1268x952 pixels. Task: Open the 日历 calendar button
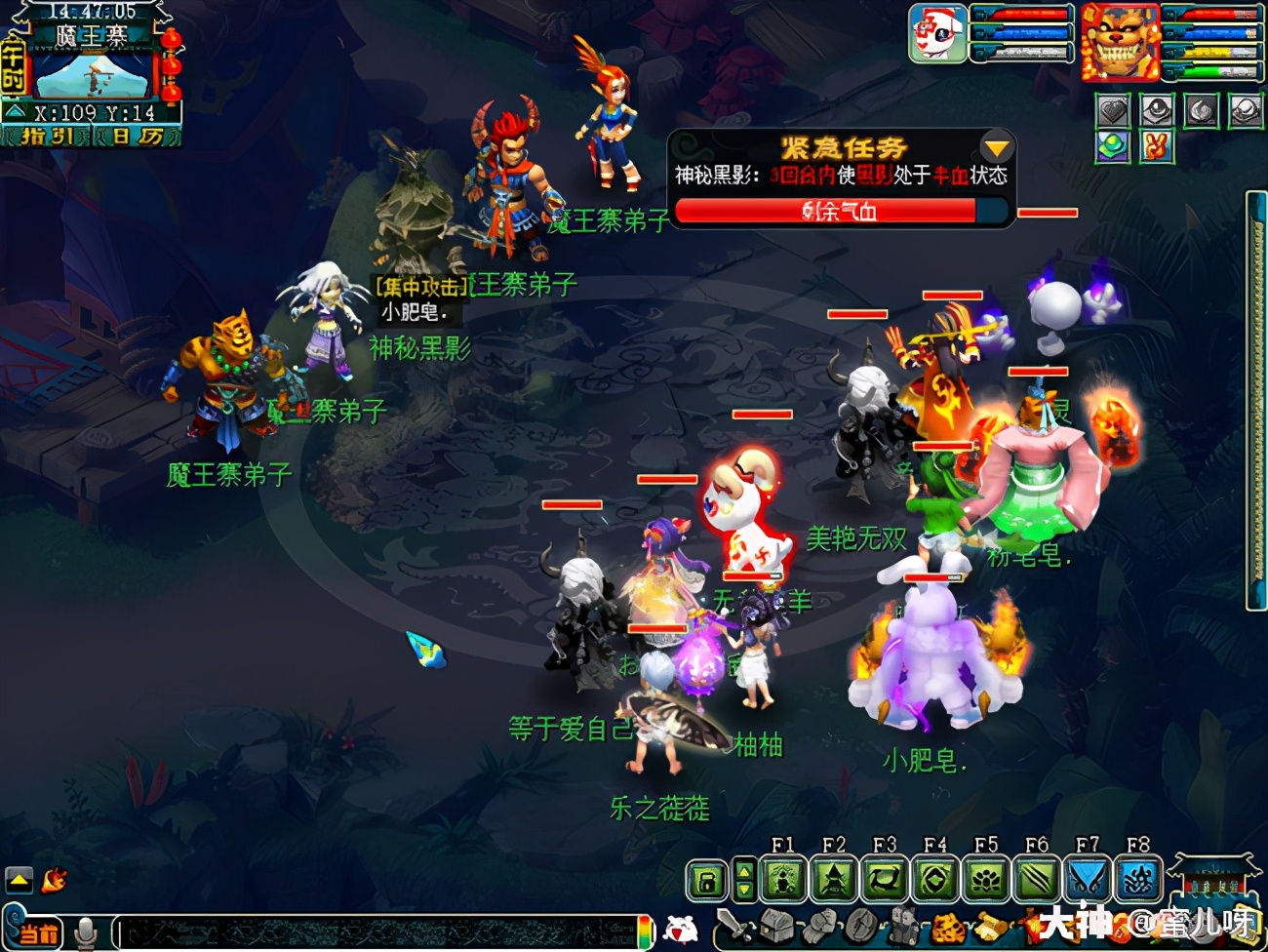point(136,137)
